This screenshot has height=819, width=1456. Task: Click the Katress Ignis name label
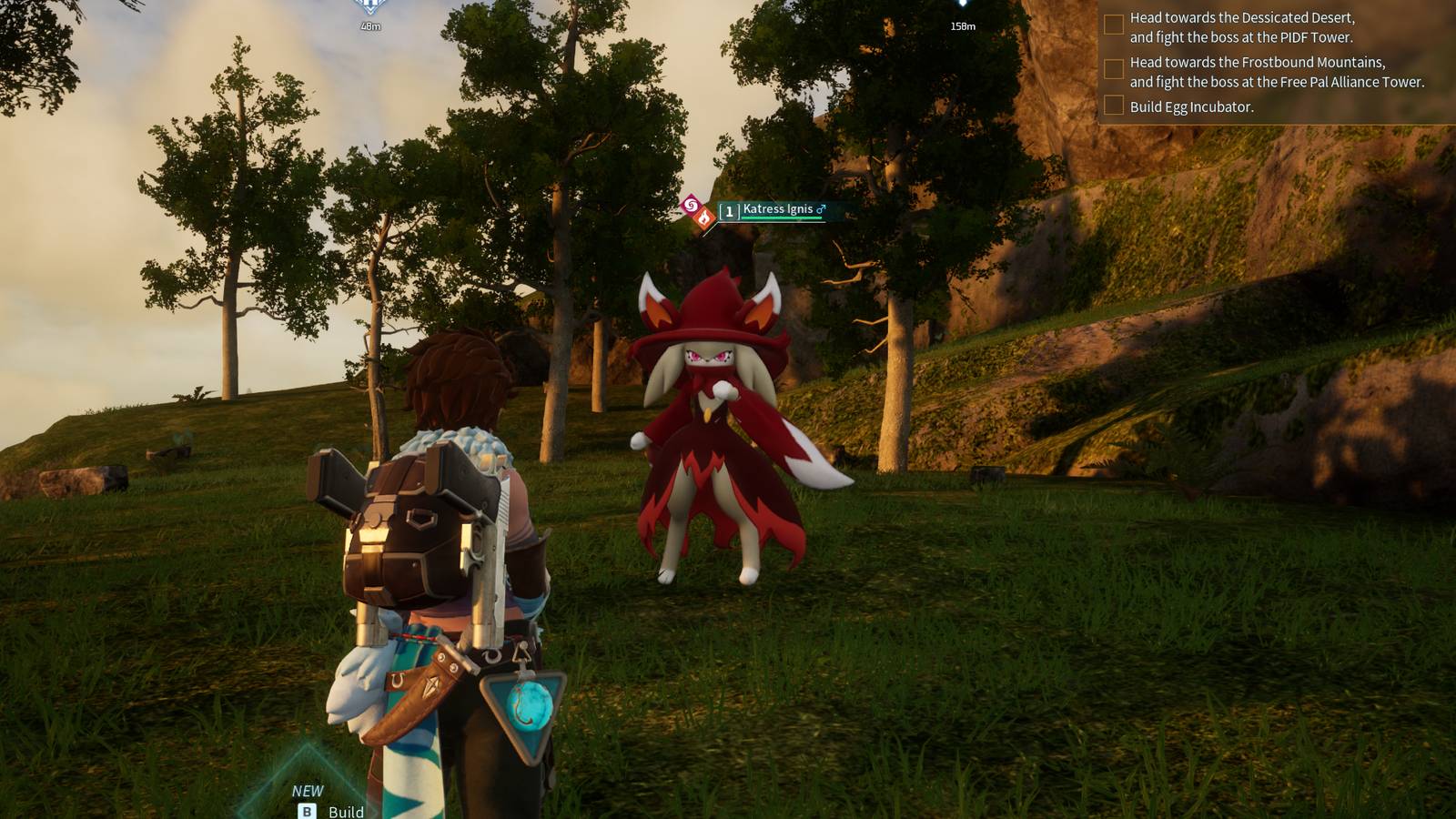tap(778, 208)
